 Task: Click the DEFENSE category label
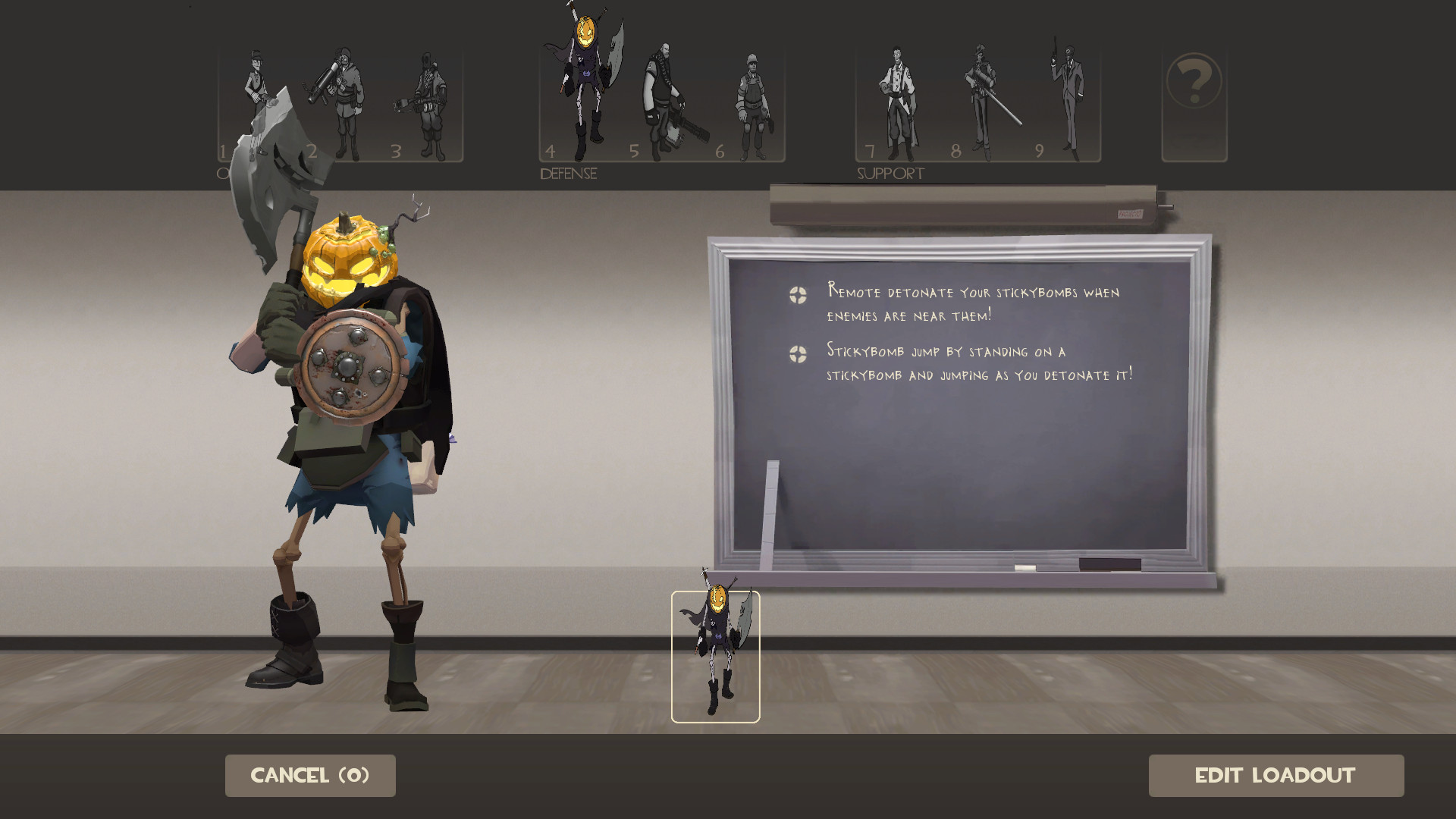567,173
